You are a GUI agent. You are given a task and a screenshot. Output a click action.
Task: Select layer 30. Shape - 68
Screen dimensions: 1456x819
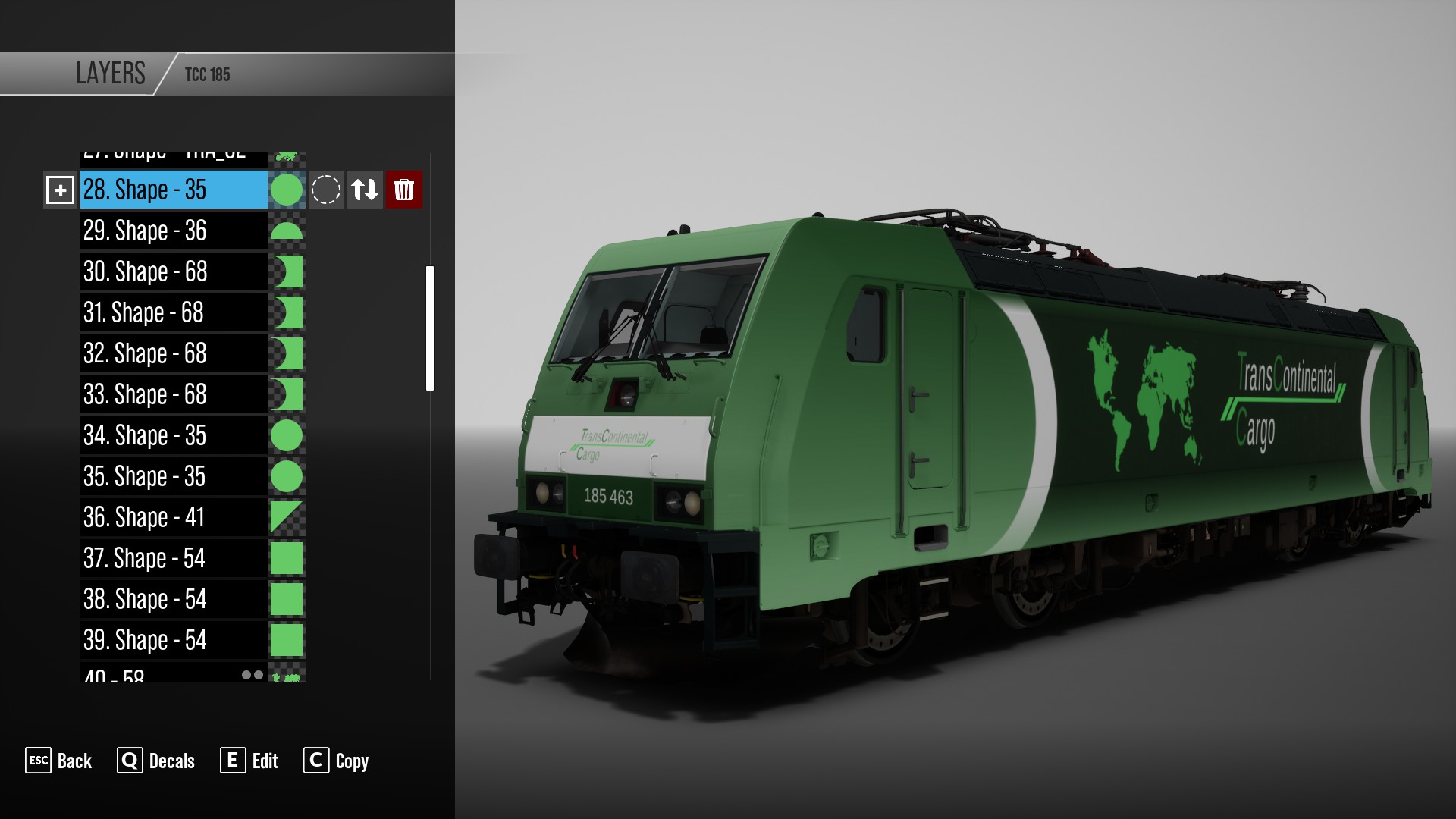pyautogui.click(x=174, y=271)
